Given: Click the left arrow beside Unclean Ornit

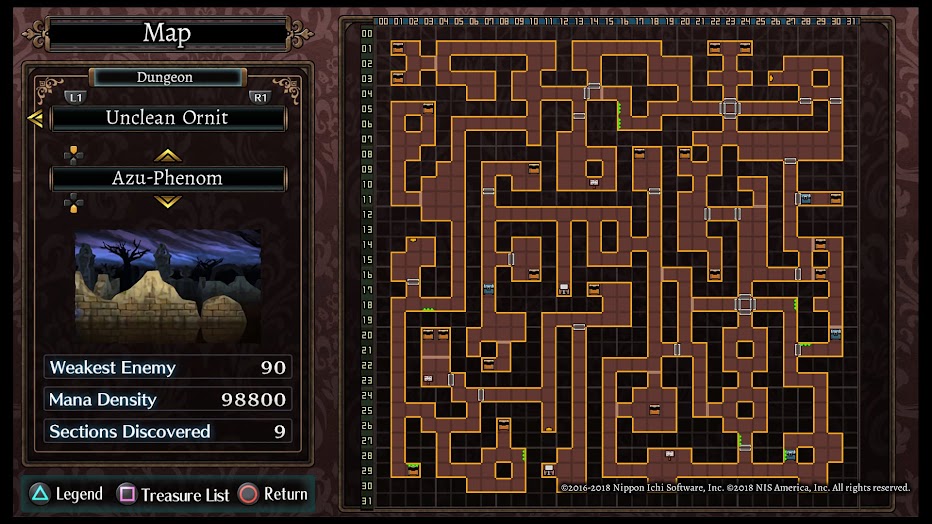Looking at the screenshot, I should pos(35,119).
